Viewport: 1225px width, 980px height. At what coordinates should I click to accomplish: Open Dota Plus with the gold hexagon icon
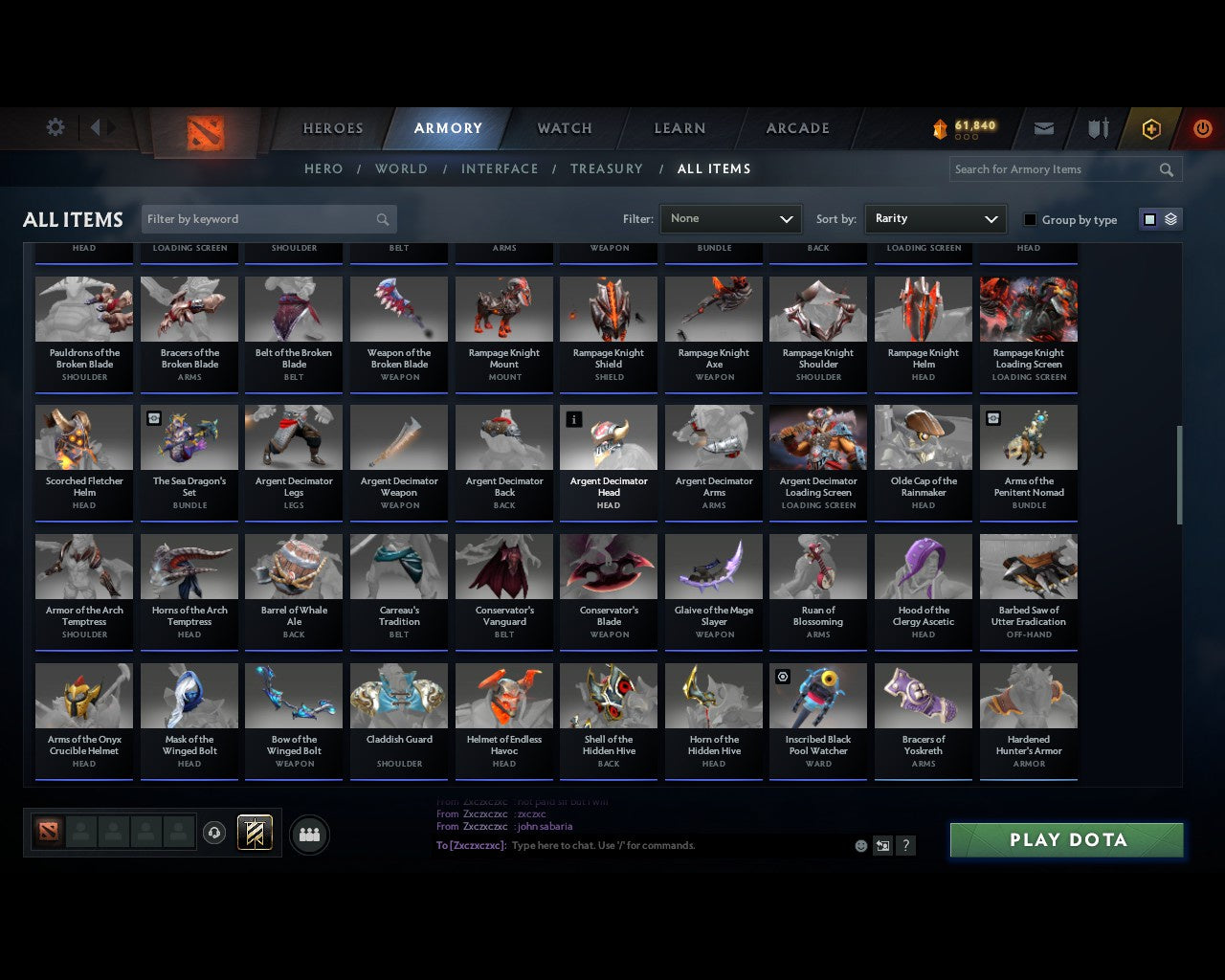(1151, 128)
